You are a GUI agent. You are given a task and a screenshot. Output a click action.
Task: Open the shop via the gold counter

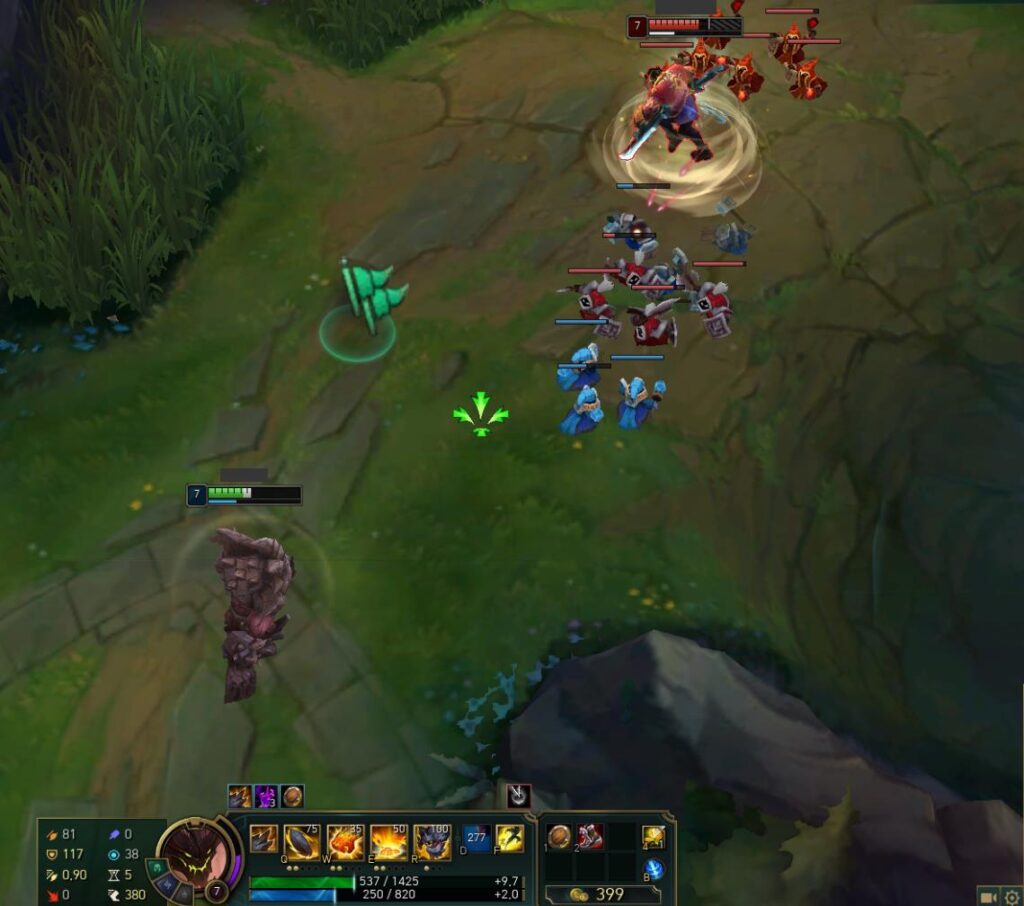pyautogui.click(x=599, y=894)
